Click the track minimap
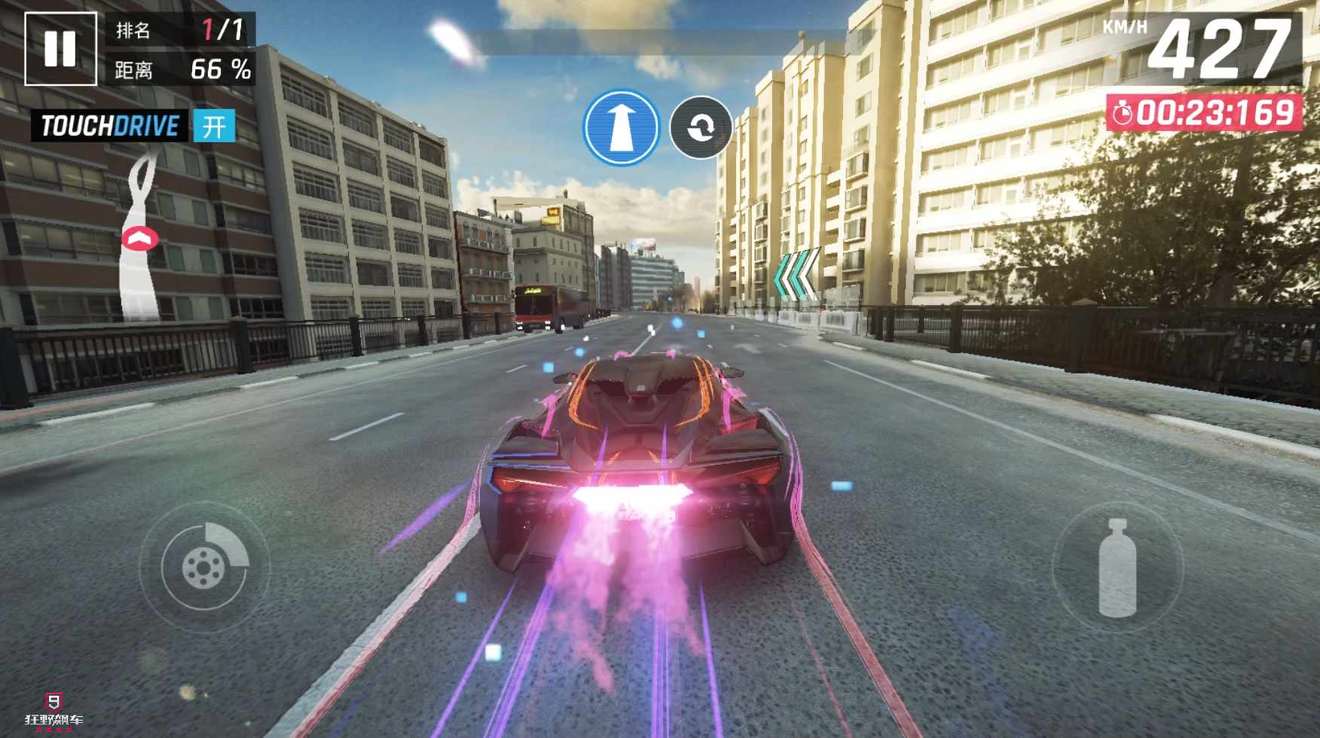 pyautogui.click(x=140, y=236)
